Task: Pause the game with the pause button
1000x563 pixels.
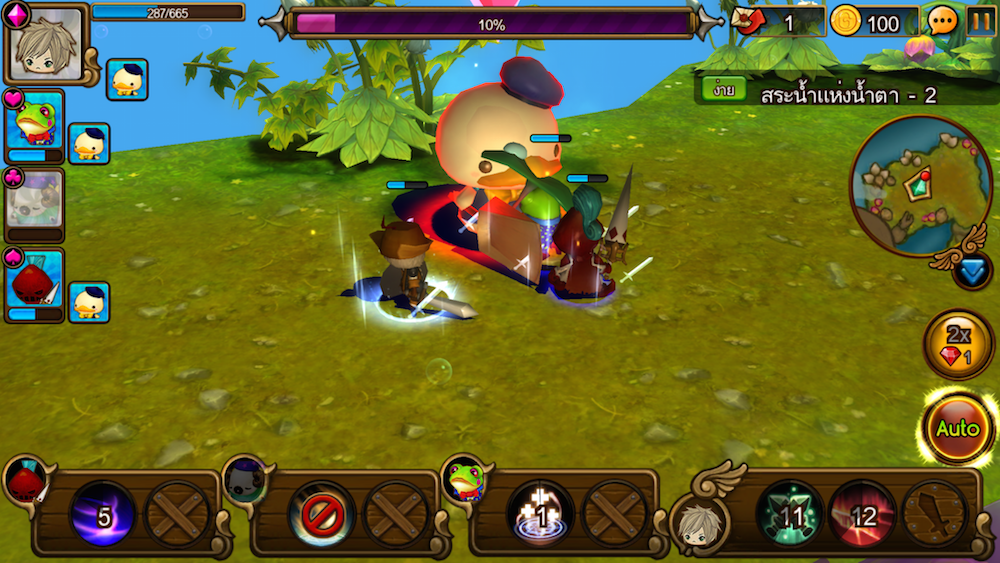Action: pos(981,20)
